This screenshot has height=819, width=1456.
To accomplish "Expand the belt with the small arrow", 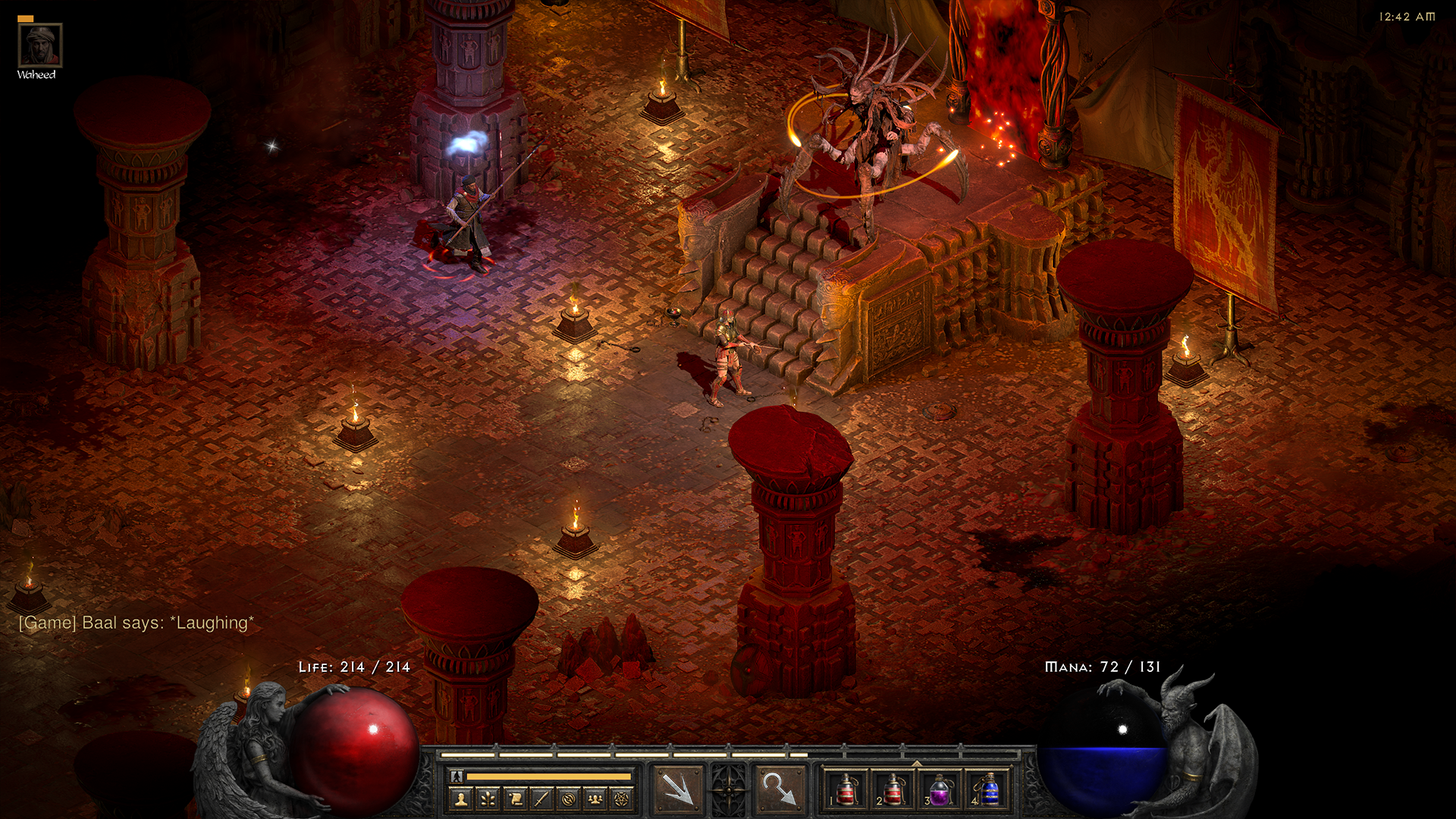I will (x=917, y=764).
